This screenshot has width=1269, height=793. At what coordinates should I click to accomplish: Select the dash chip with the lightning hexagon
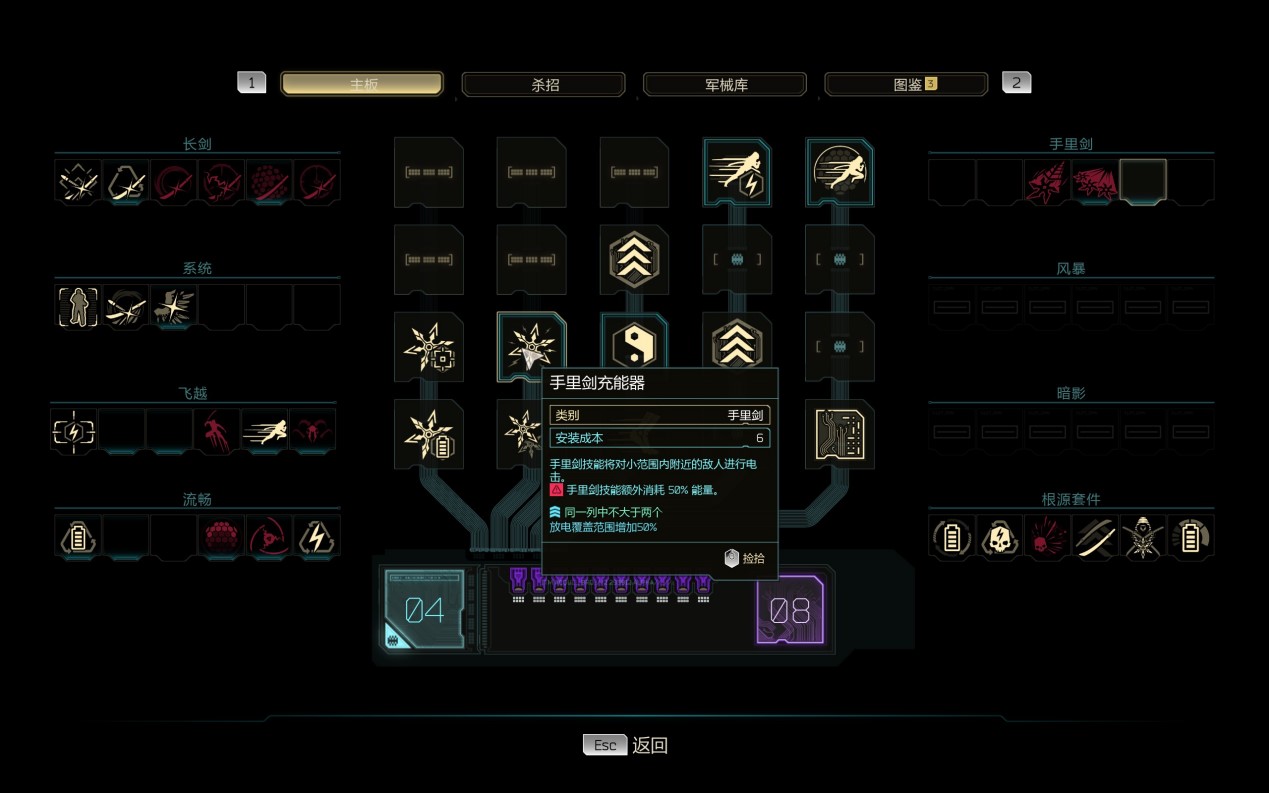[737, 171]
